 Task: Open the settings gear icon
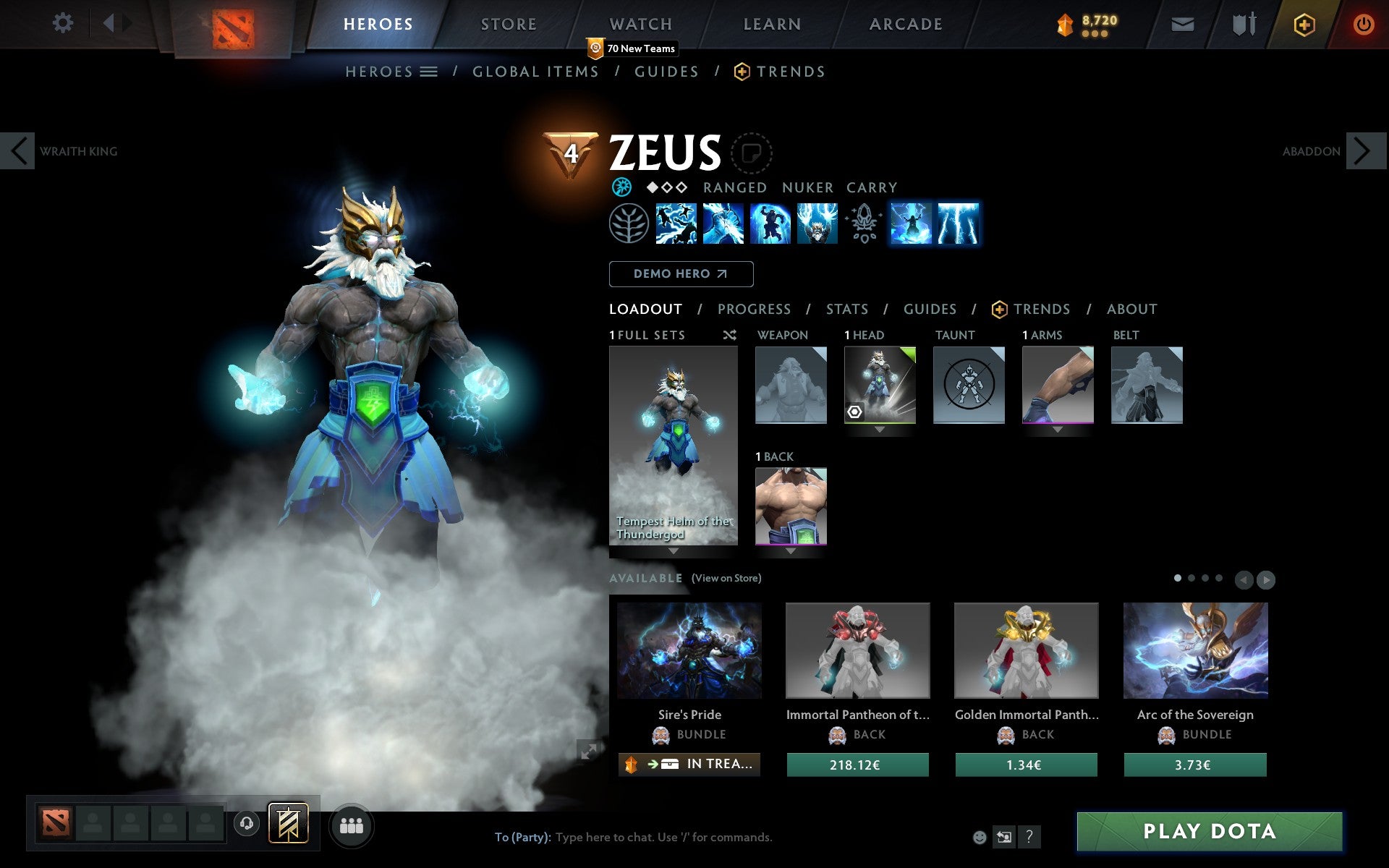(64, 23)
